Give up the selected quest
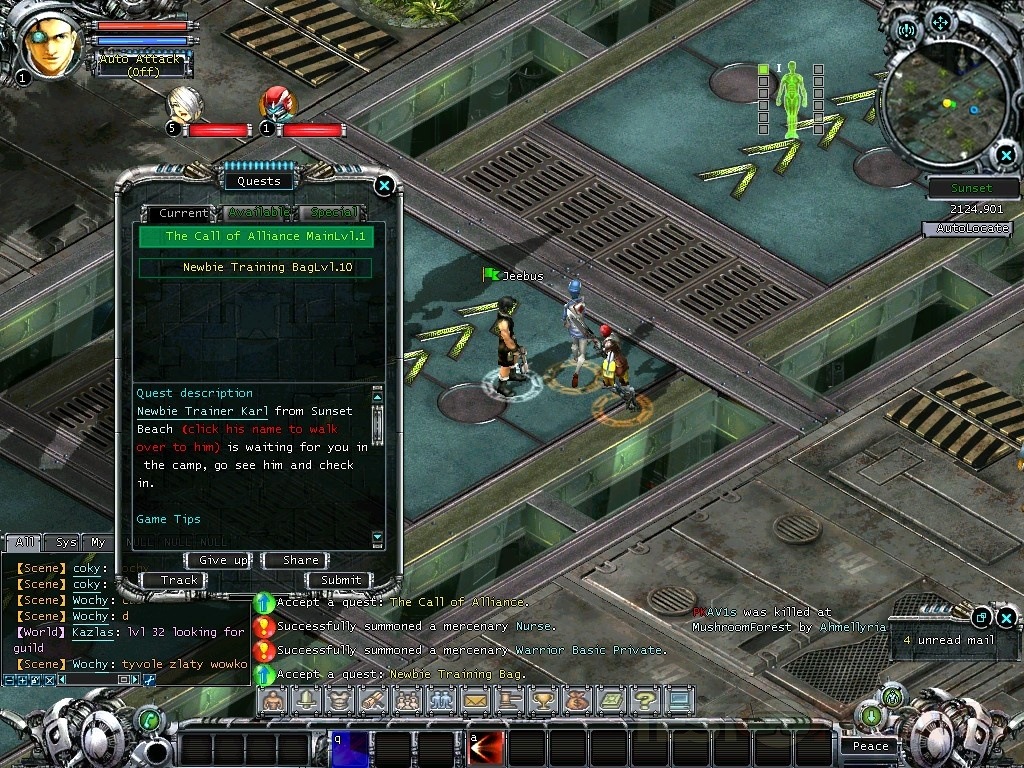This screenshot has width=1024, height=768. click(219, 560)
